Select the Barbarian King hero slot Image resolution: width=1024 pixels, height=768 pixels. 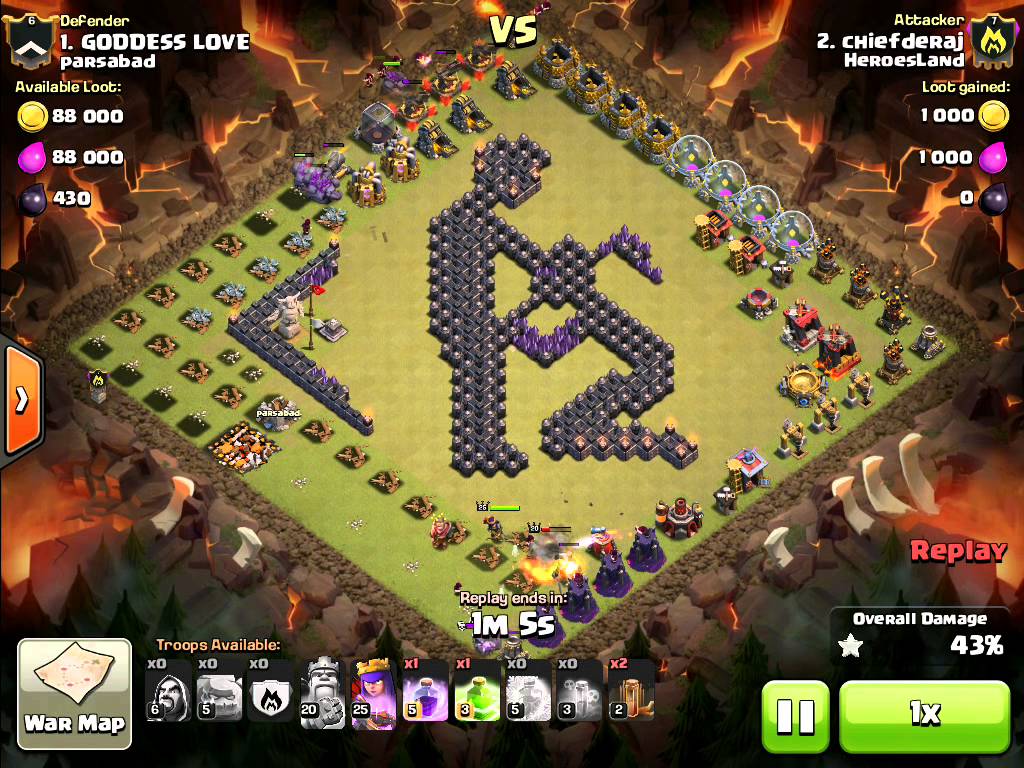coord(323,690)
